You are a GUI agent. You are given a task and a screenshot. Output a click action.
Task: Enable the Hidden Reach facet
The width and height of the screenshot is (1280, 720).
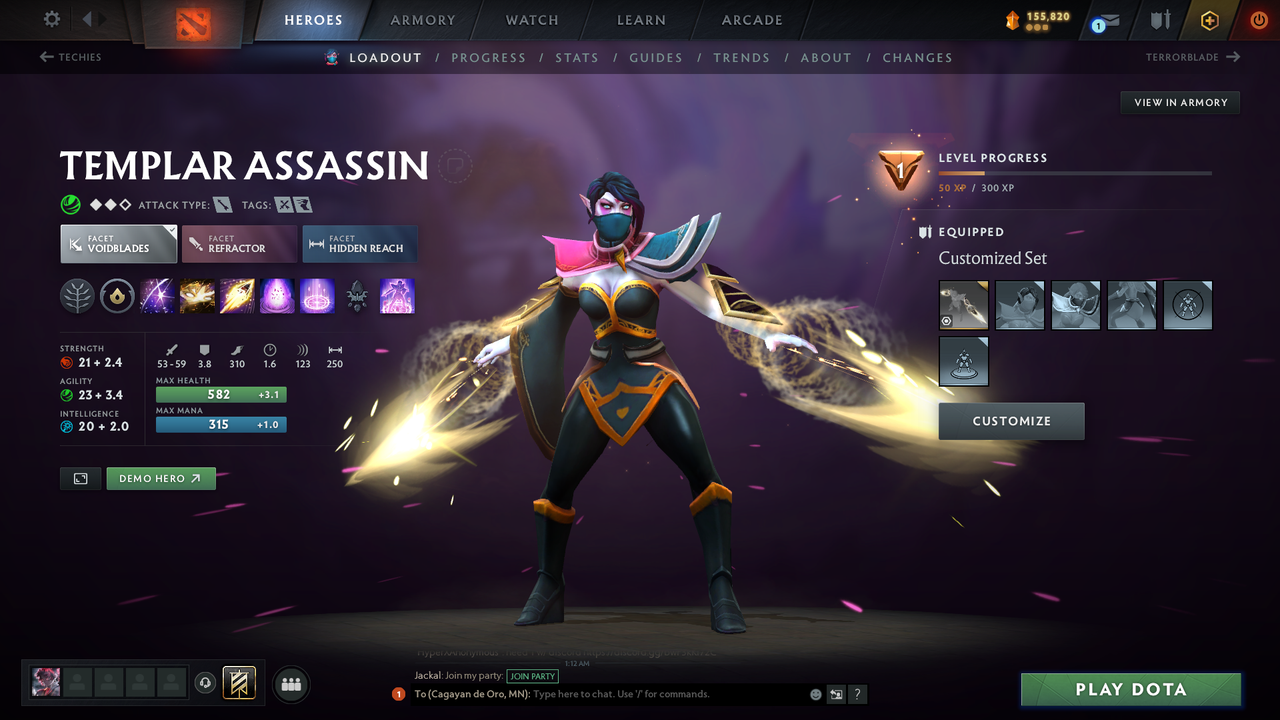359,243
